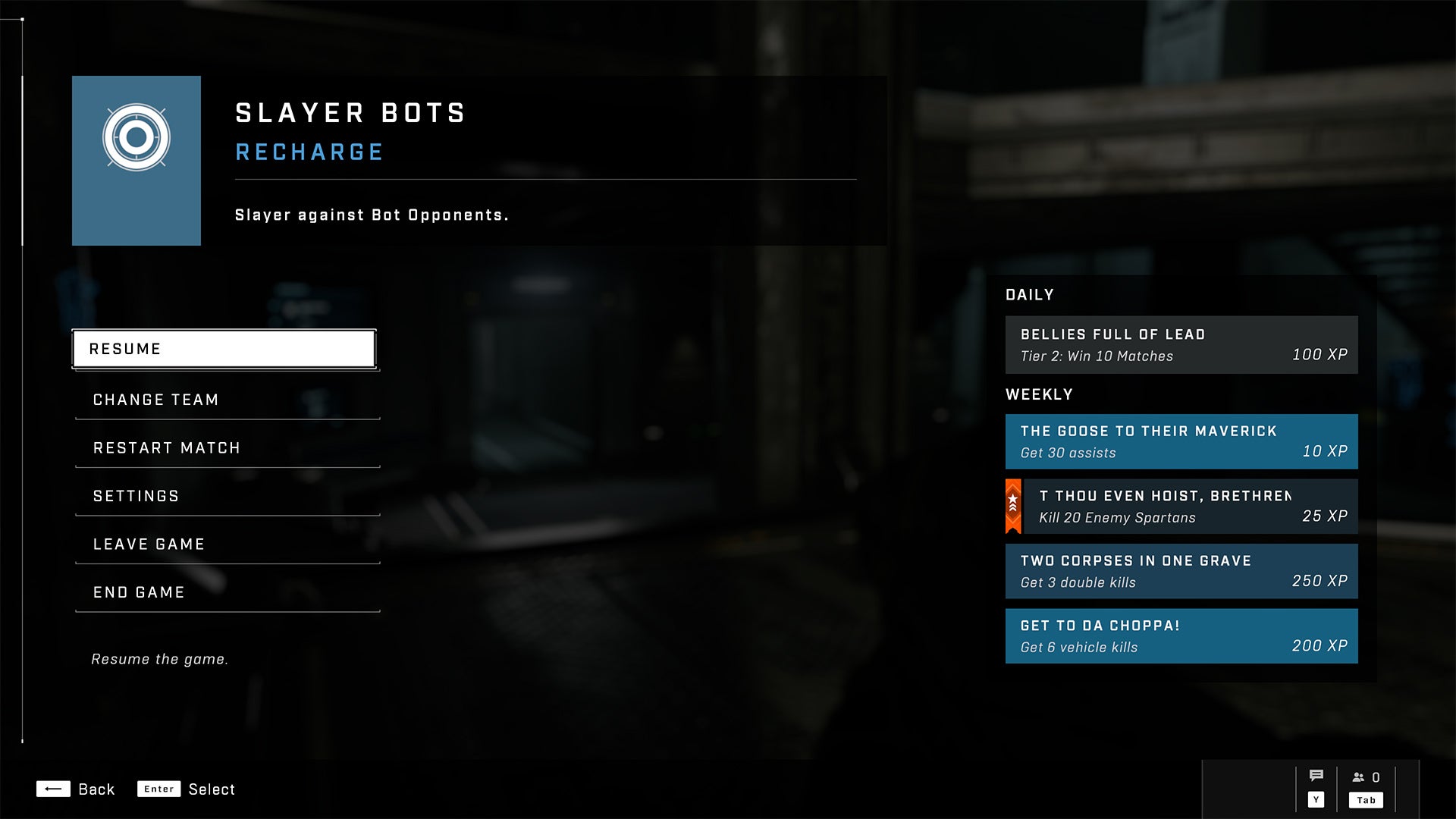Click The Goose To Their Maverick challenge card
The image size is (1456, 819).
pos(1181,441)
